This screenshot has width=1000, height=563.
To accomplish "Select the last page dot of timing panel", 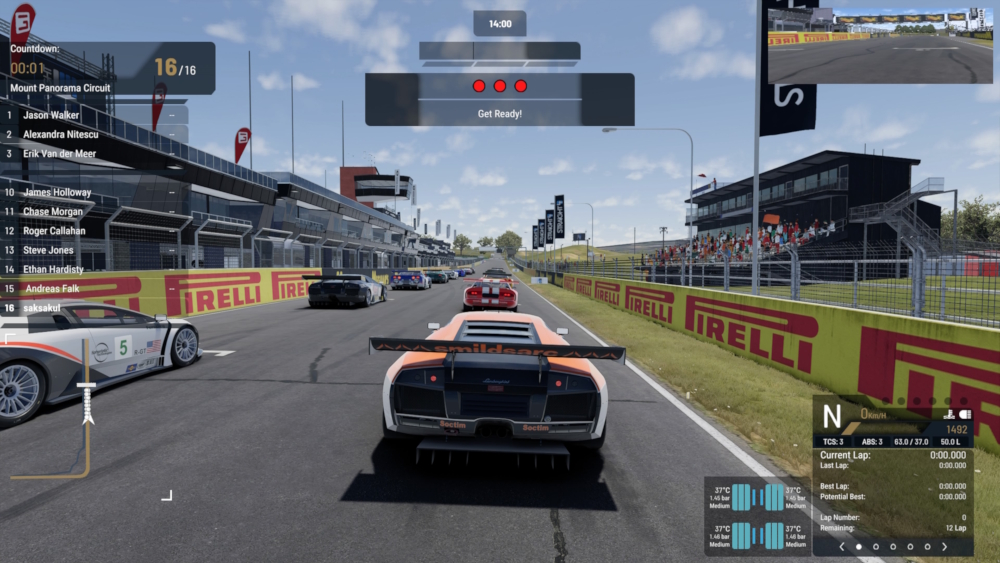I will coord(927,547).
